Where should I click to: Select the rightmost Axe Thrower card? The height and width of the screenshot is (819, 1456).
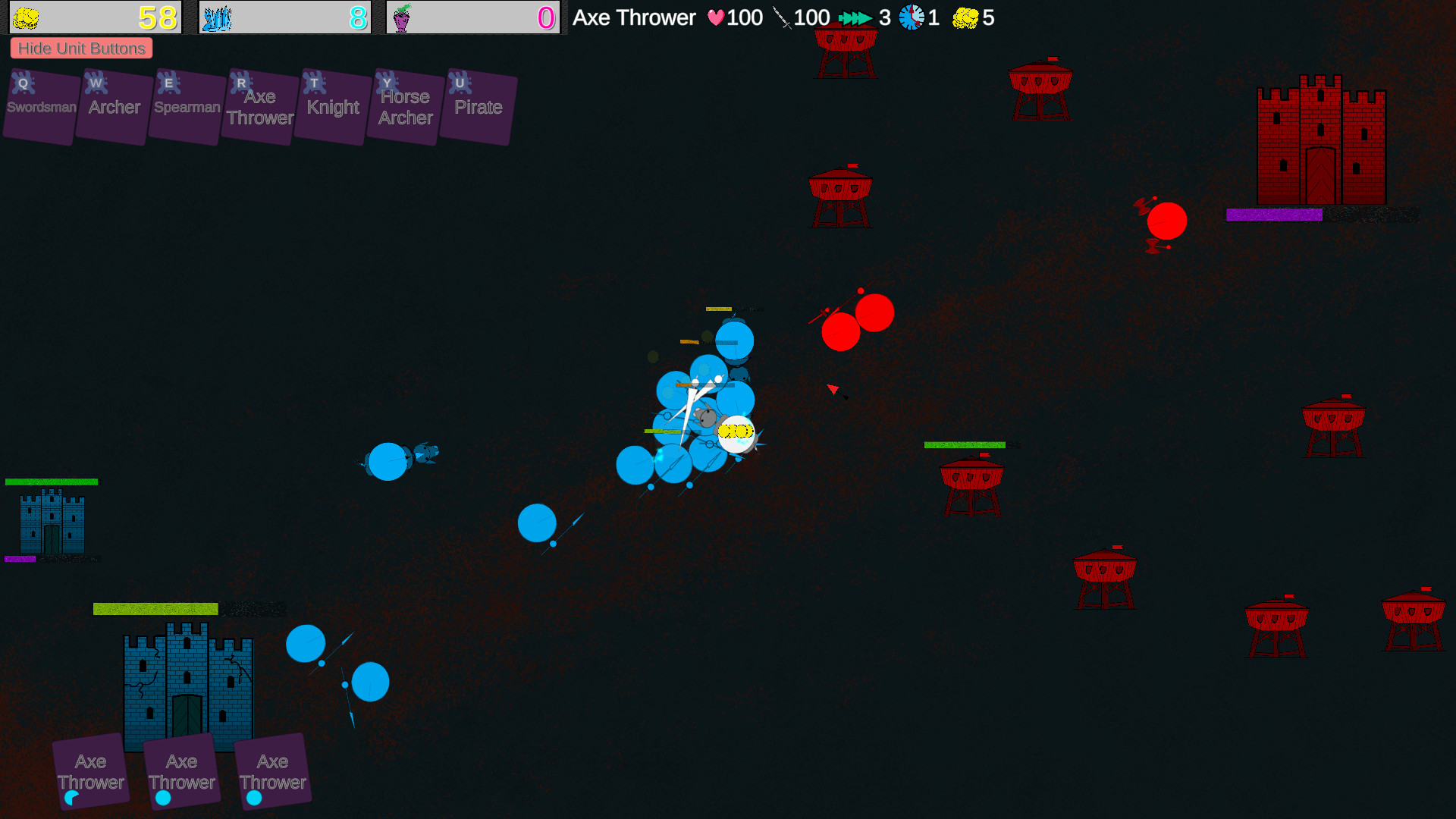pos(271,771)
